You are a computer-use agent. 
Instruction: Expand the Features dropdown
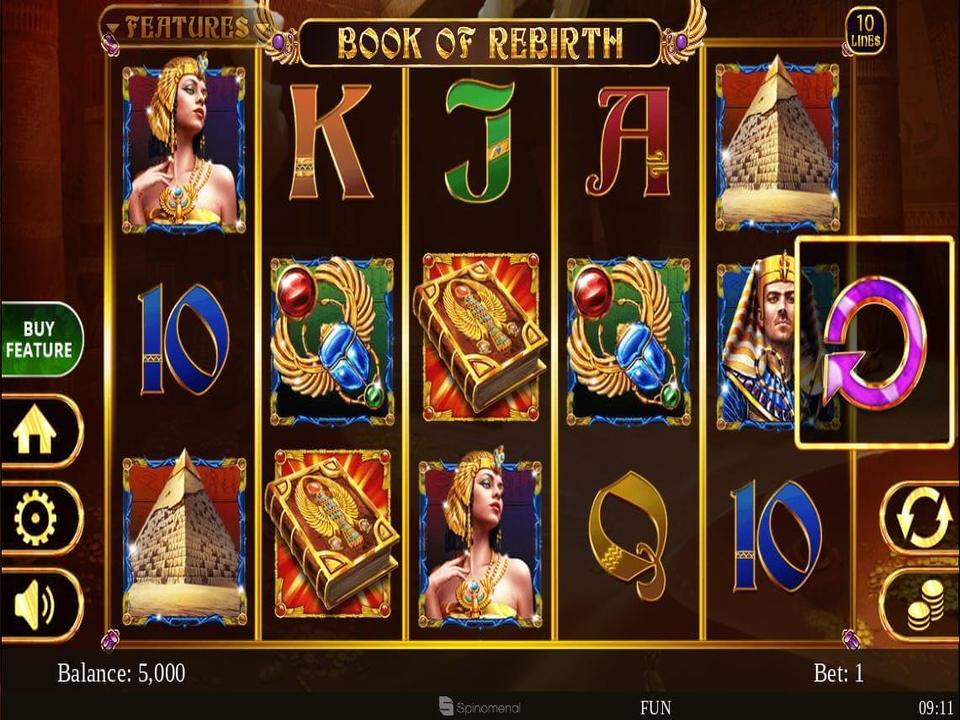[178, 26]
